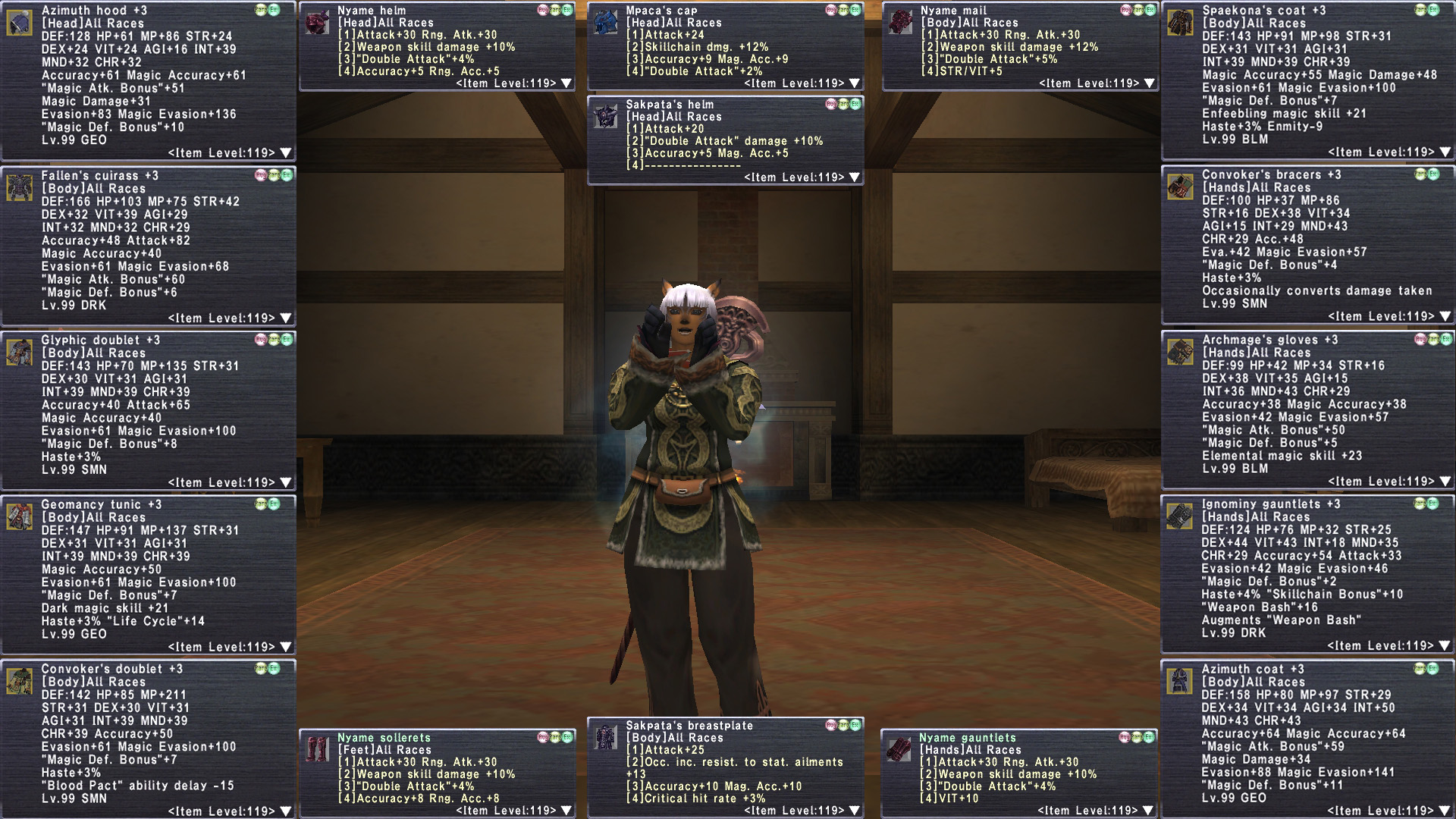Screen dimensions: 1456x819
Task: Click the Azimuth coat +3 icon
Action: 1180,681
